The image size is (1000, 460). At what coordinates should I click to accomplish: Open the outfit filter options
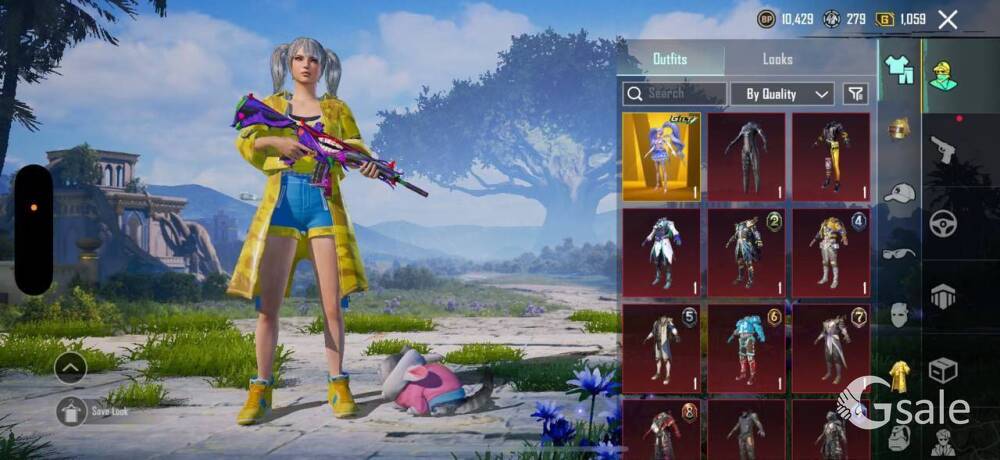[855, 94]
